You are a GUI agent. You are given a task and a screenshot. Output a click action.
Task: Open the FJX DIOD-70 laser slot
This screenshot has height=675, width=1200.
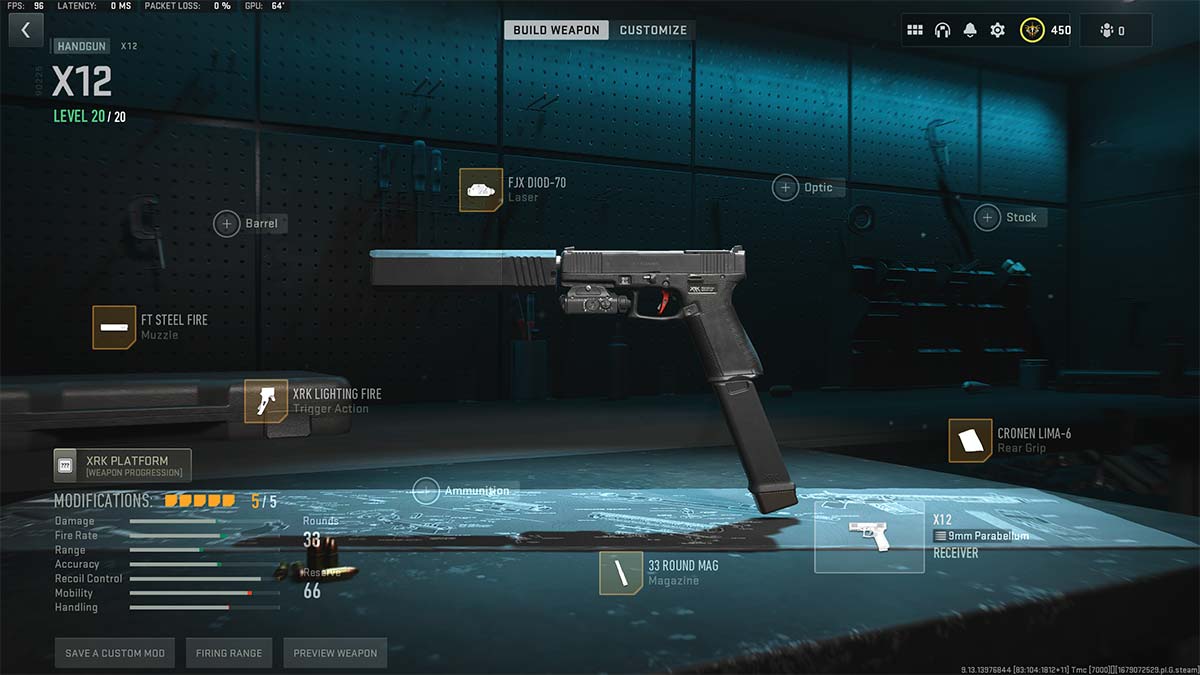[481, 190]
